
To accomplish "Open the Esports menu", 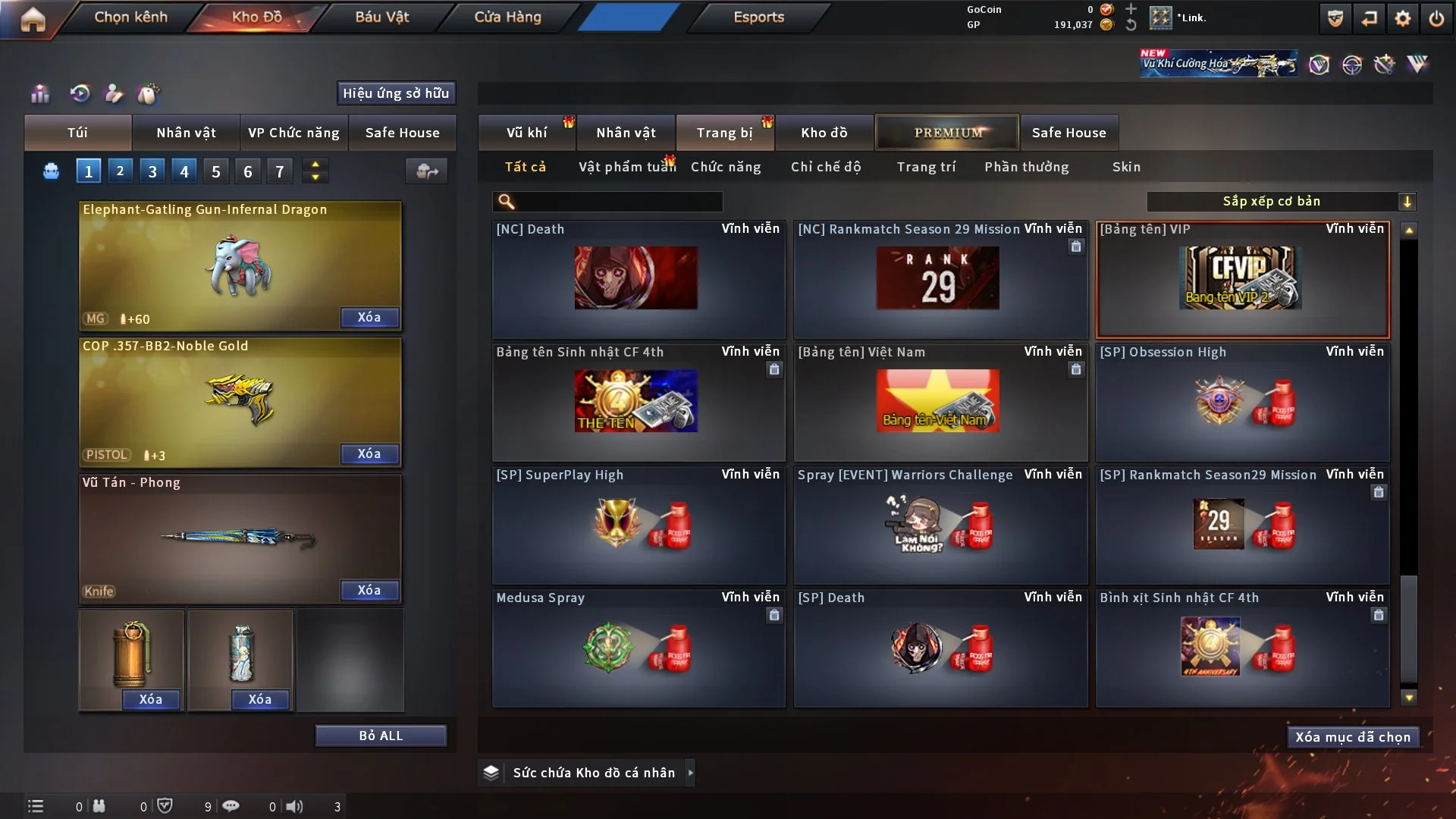I will tap(758, 17).
